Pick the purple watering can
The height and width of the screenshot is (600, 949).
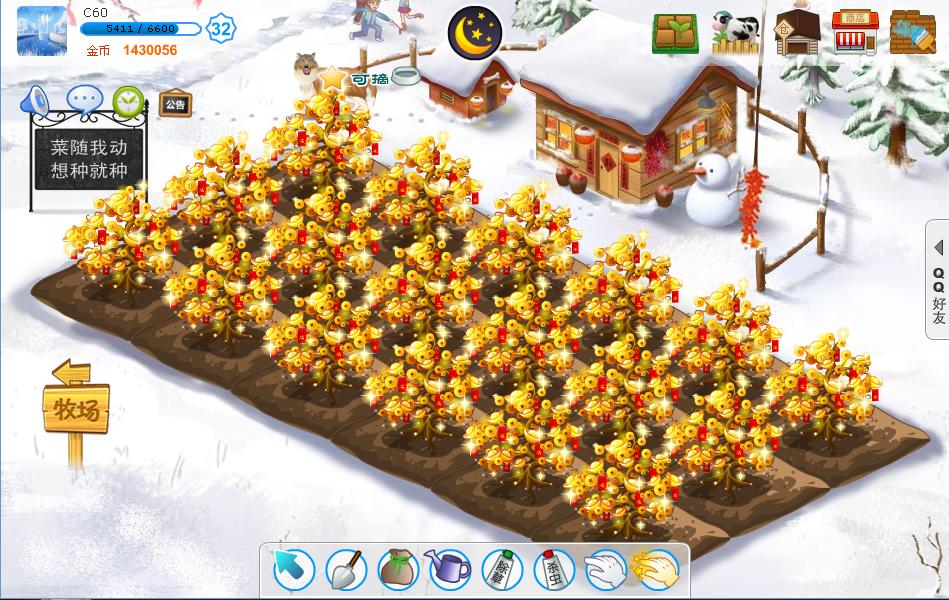[x=449, y=570]
